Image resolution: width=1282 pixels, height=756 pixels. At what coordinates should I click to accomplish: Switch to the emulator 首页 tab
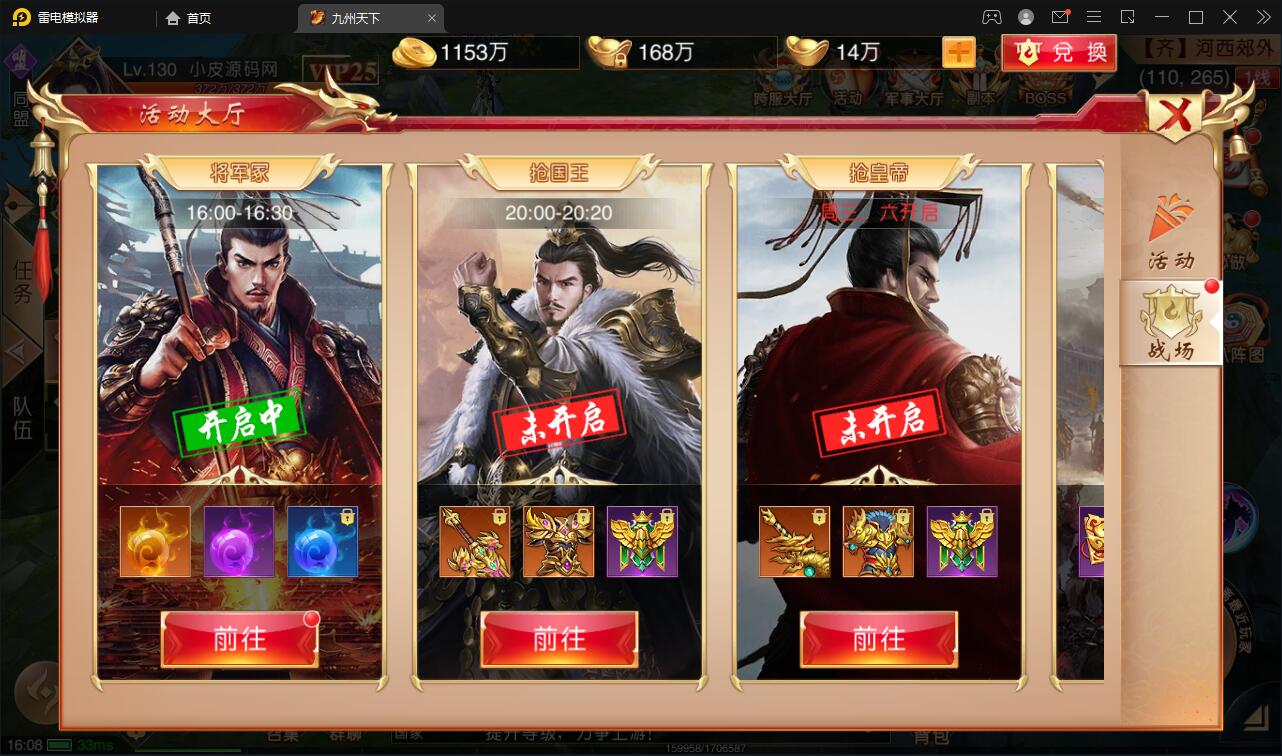[x=189, y=18]
